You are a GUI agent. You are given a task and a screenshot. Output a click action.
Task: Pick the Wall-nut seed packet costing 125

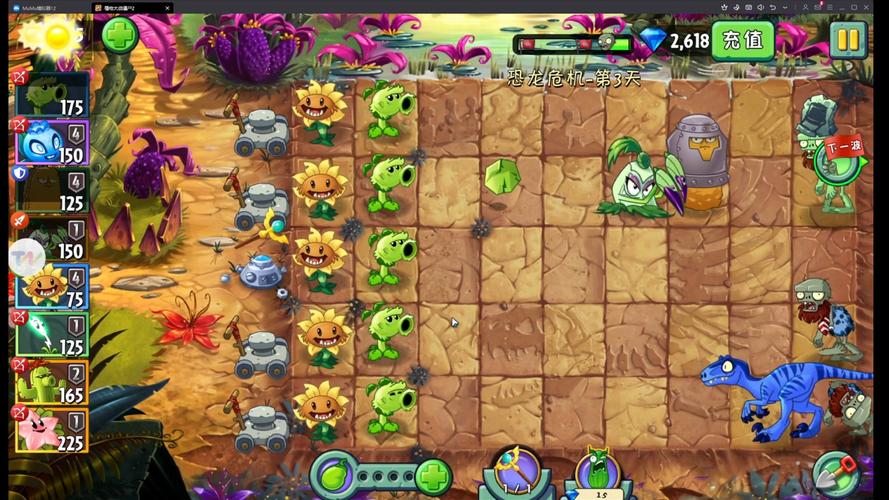(x=52, y=190)
